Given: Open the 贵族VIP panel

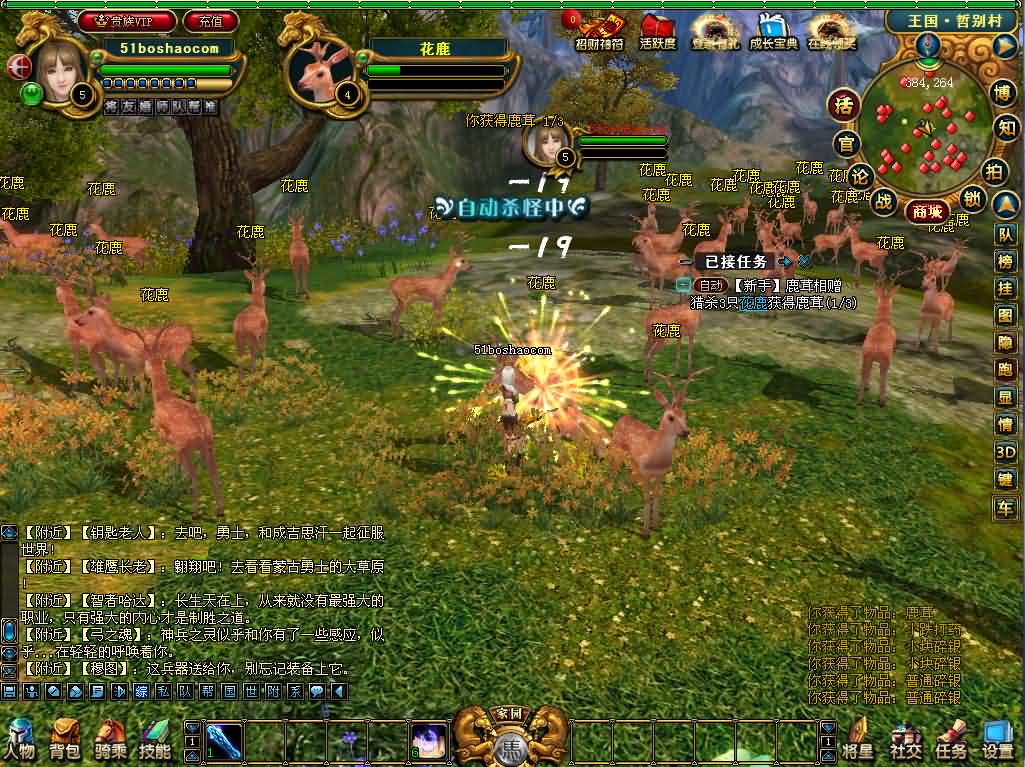Looking at the screenshot, I should [x=127, y=20].
